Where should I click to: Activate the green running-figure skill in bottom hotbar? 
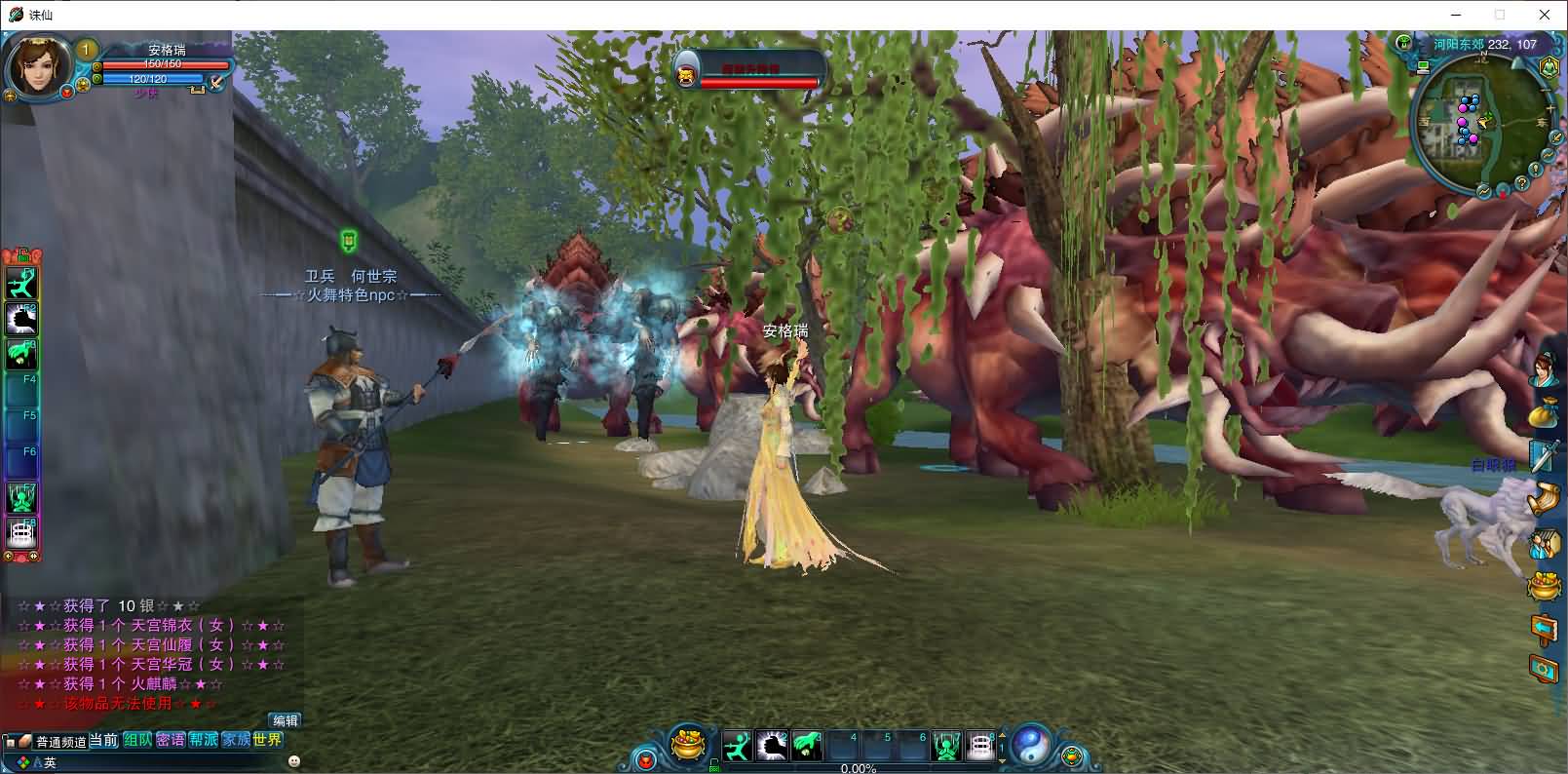tap(738, 746)
